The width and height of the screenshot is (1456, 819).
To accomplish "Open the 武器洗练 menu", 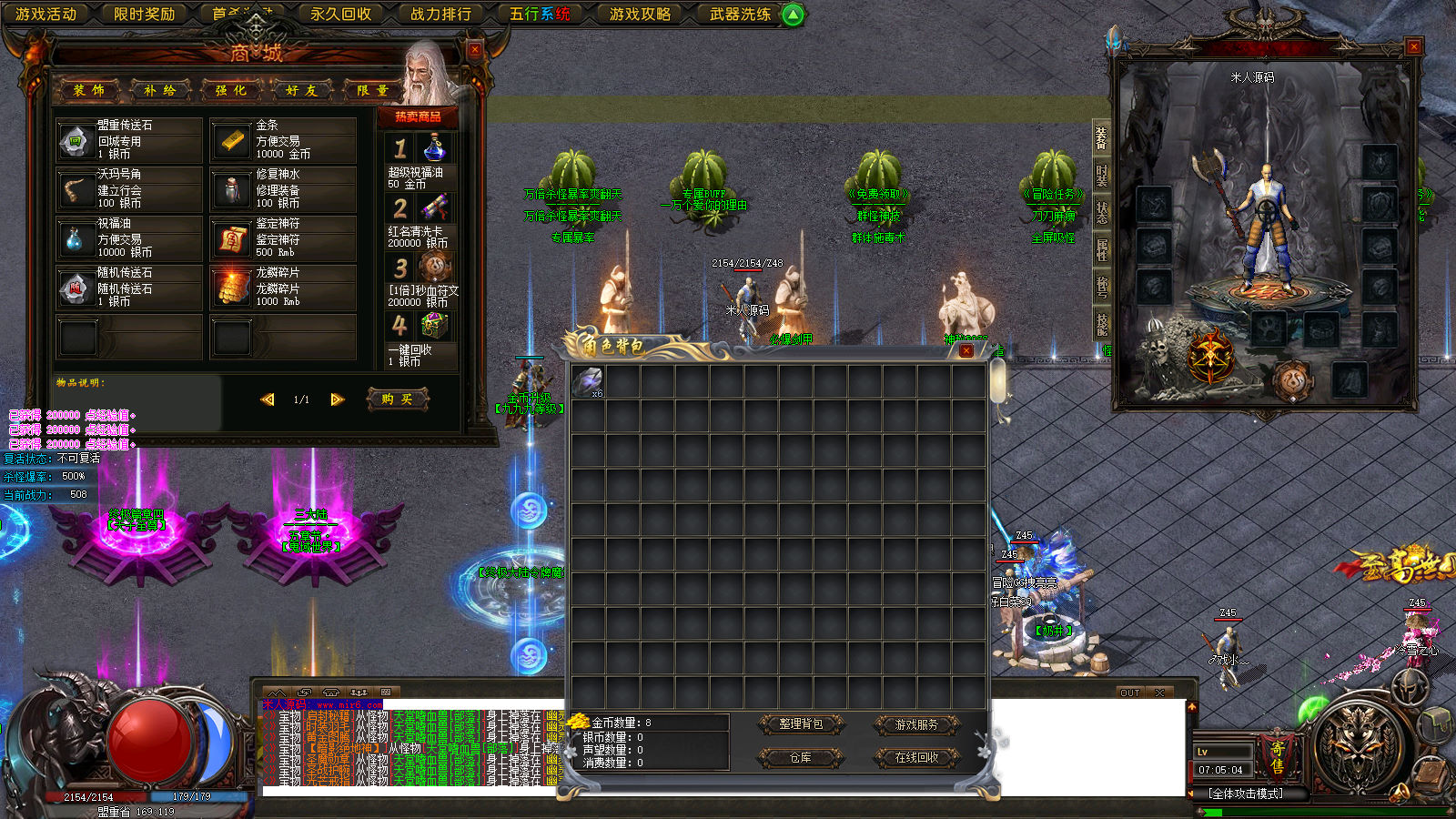I will point(740,14).
